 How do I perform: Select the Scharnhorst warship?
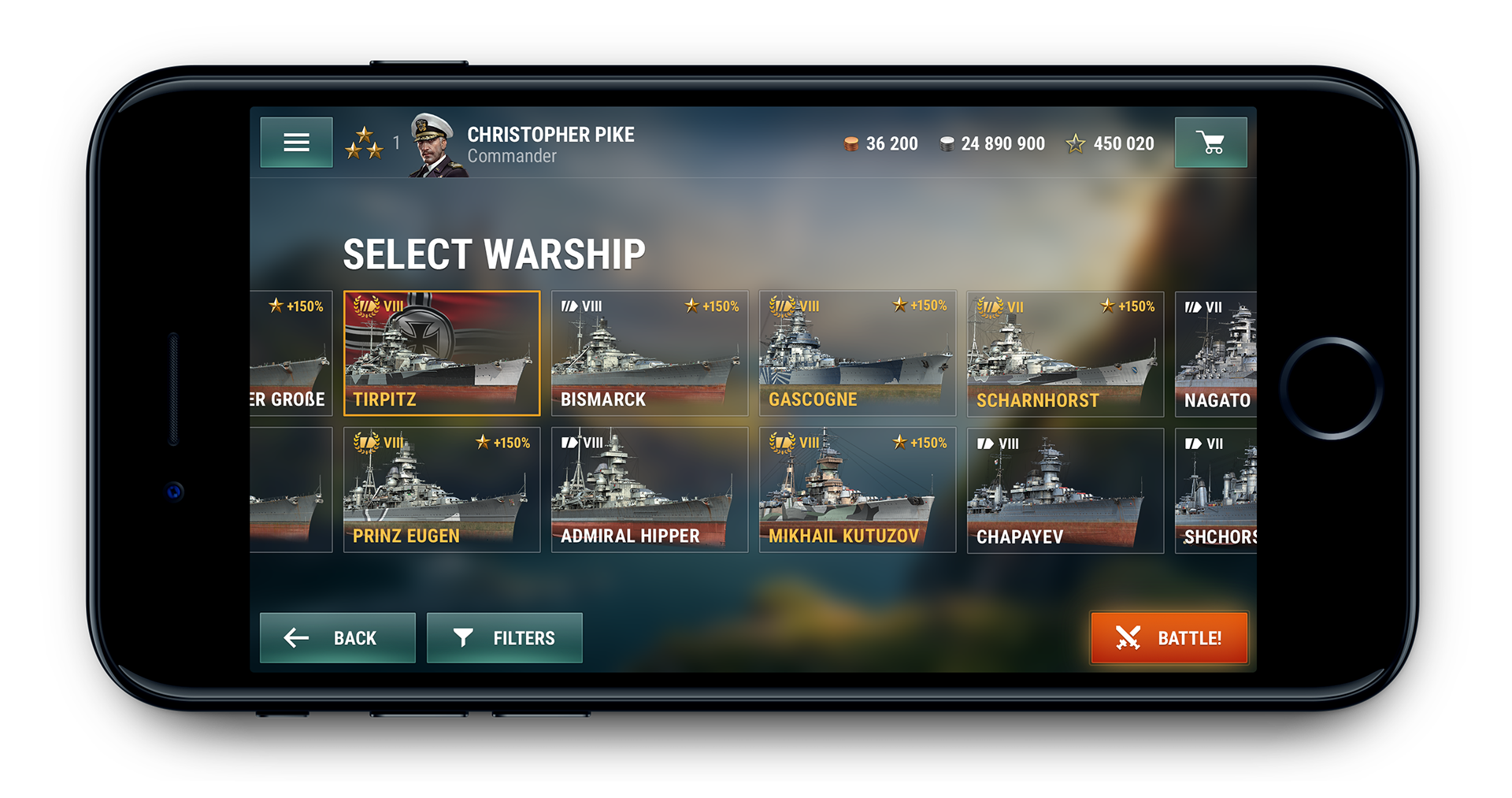click(x=1065, y=353)
